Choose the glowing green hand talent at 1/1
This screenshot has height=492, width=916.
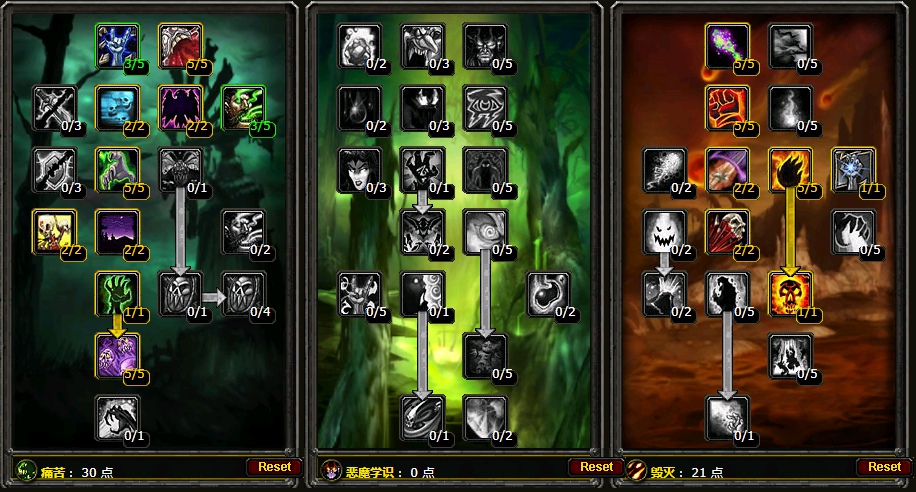click(x=117, y=294)
